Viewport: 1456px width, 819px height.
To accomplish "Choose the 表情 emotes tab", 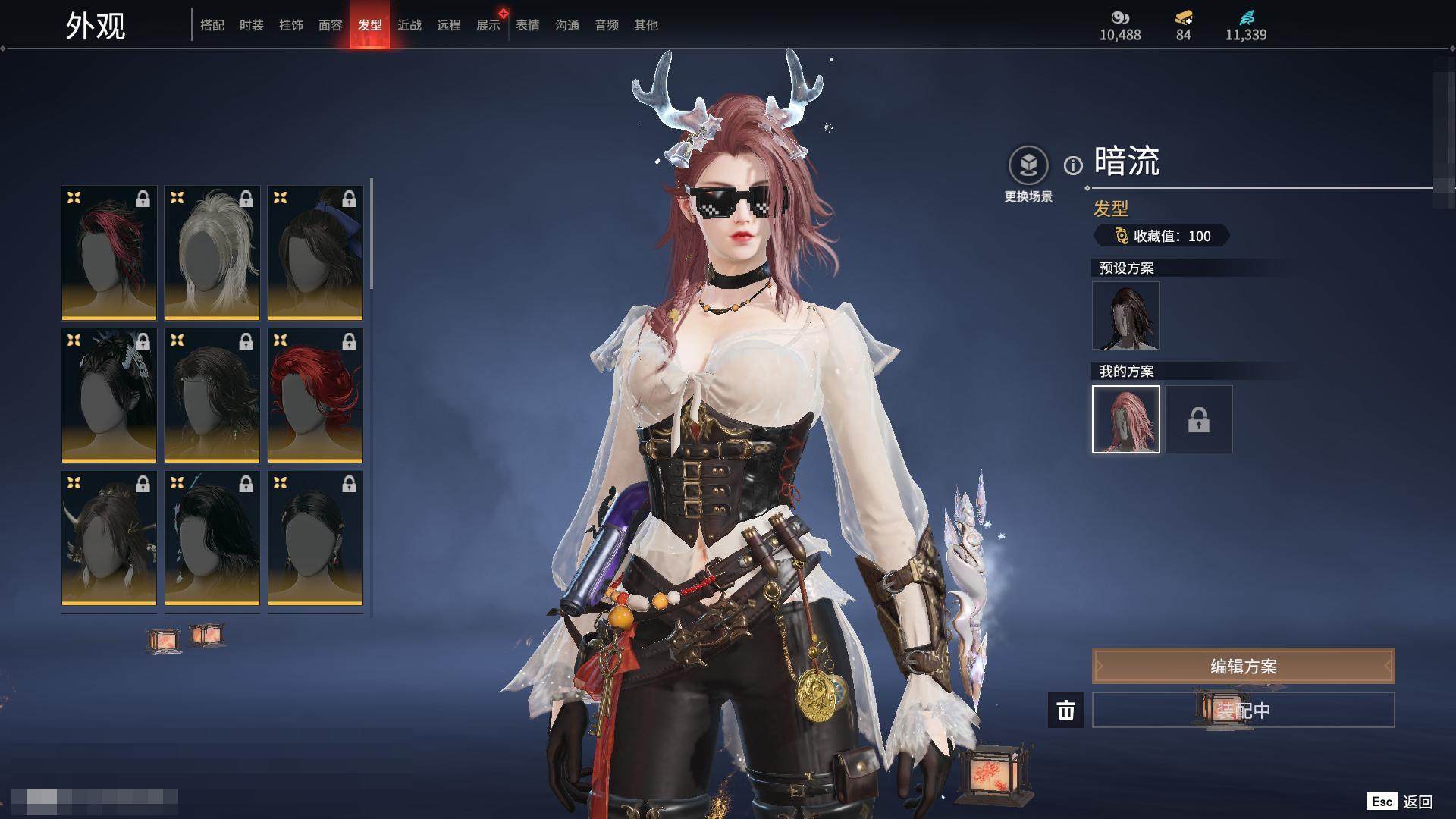I will pos(528,25).
